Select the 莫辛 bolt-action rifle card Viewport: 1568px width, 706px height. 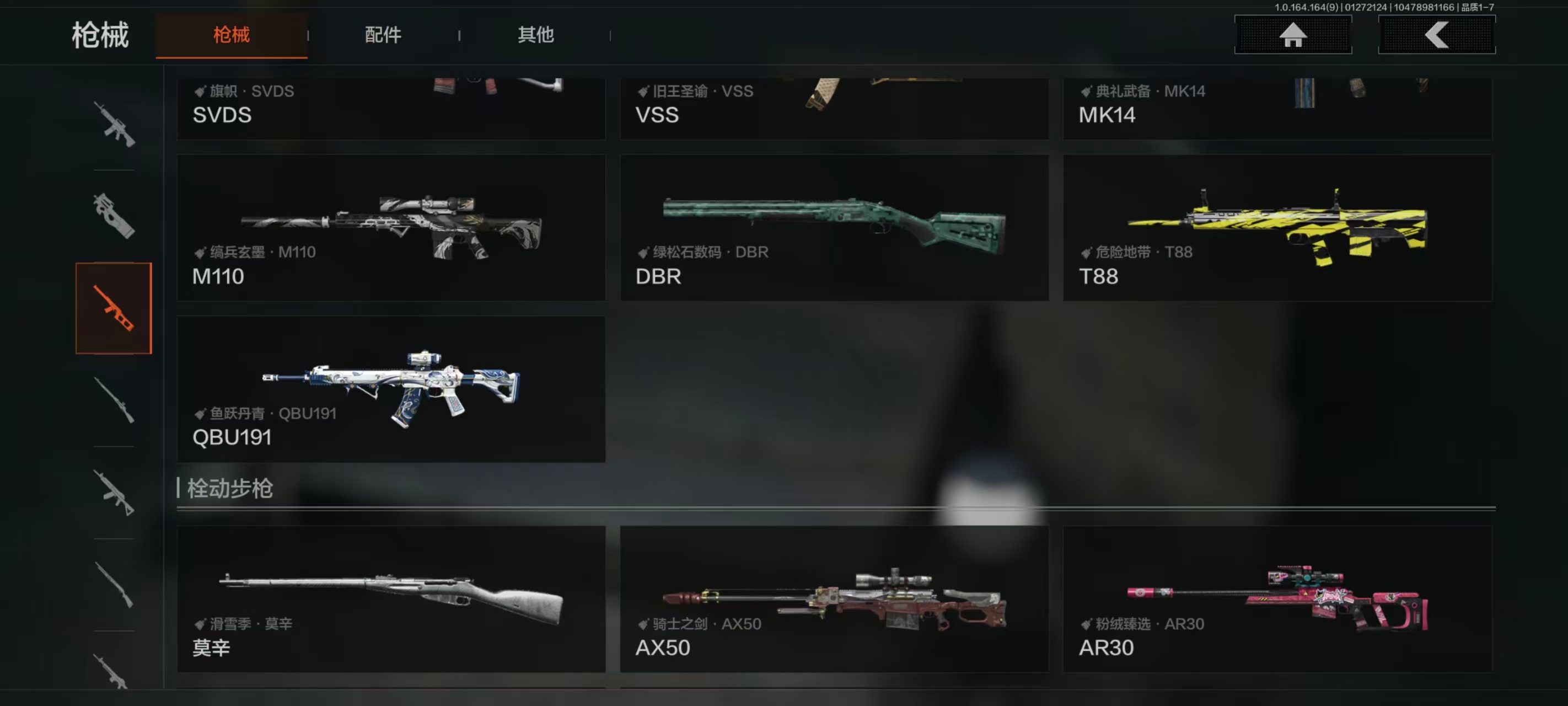pos(391,599)
